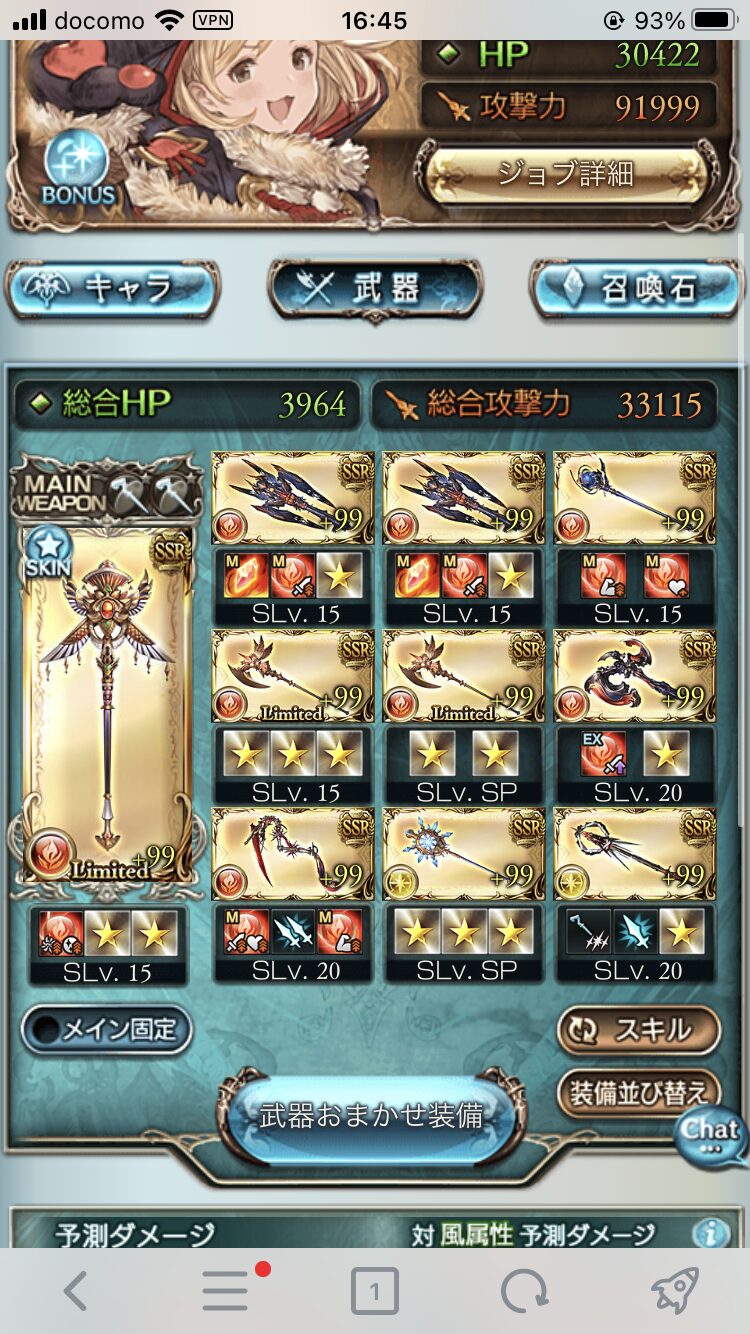Use 武器おまかせ装備 auto-equip weapons

click(x=372, y=1116)
